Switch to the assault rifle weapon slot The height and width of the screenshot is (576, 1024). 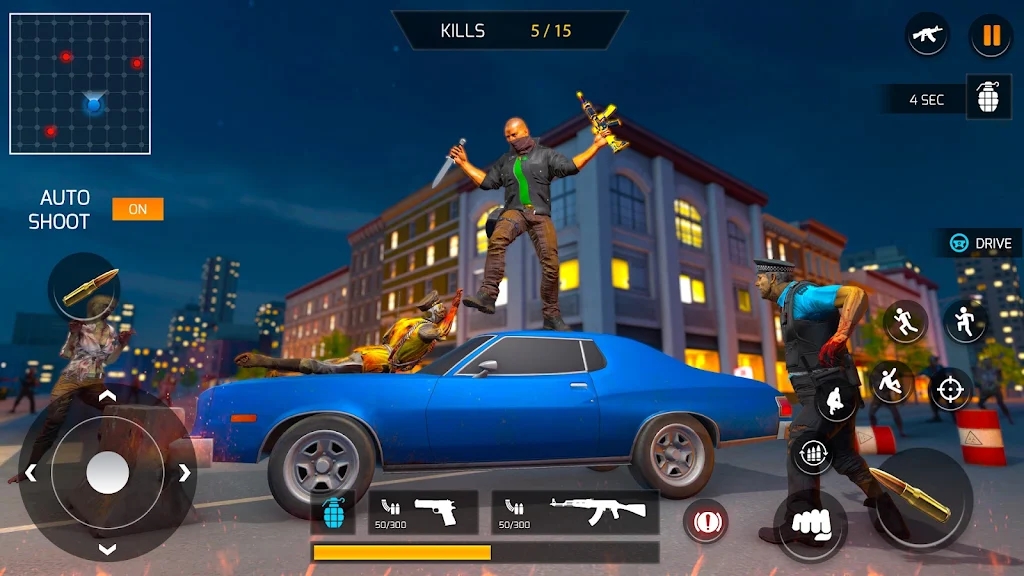[x=575, y=512]
